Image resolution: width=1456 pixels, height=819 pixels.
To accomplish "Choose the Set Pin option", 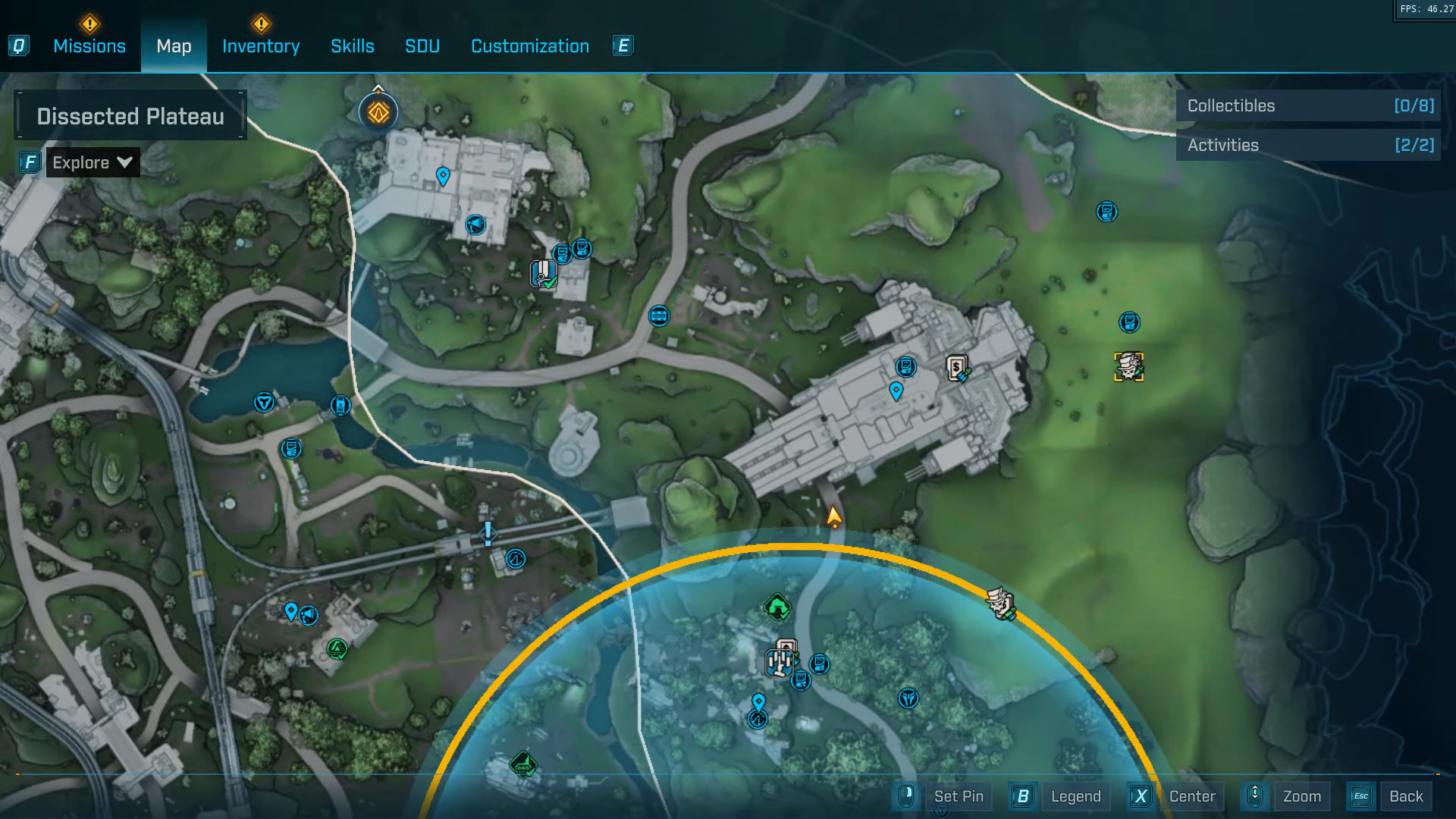I will [x=959, y=796].
